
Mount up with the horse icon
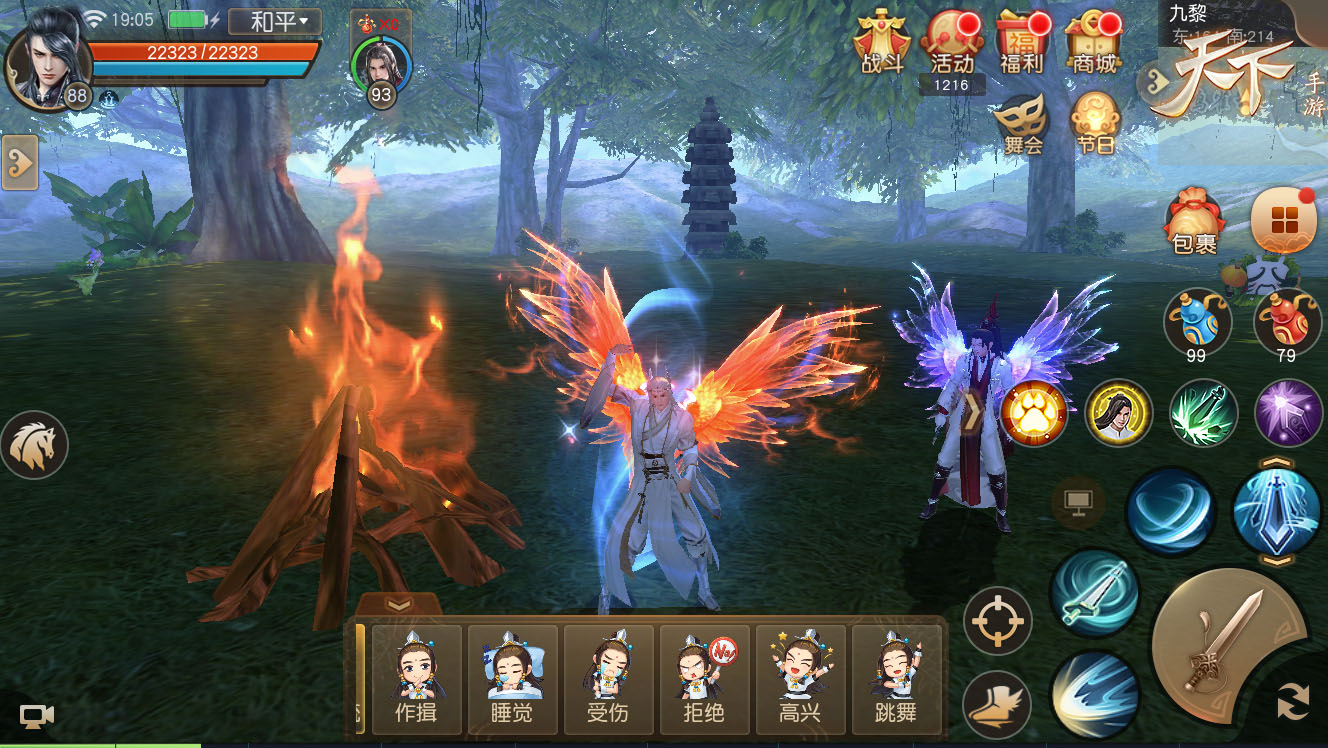[x=35, y=445]
